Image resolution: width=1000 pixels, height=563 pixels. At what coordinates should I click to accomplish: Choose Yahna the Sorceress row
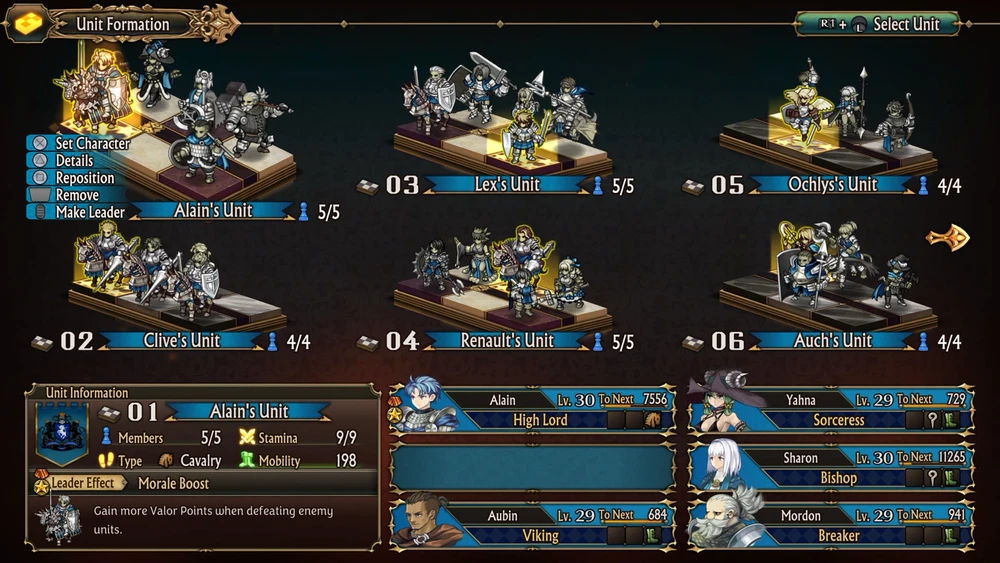coord(830,410)
